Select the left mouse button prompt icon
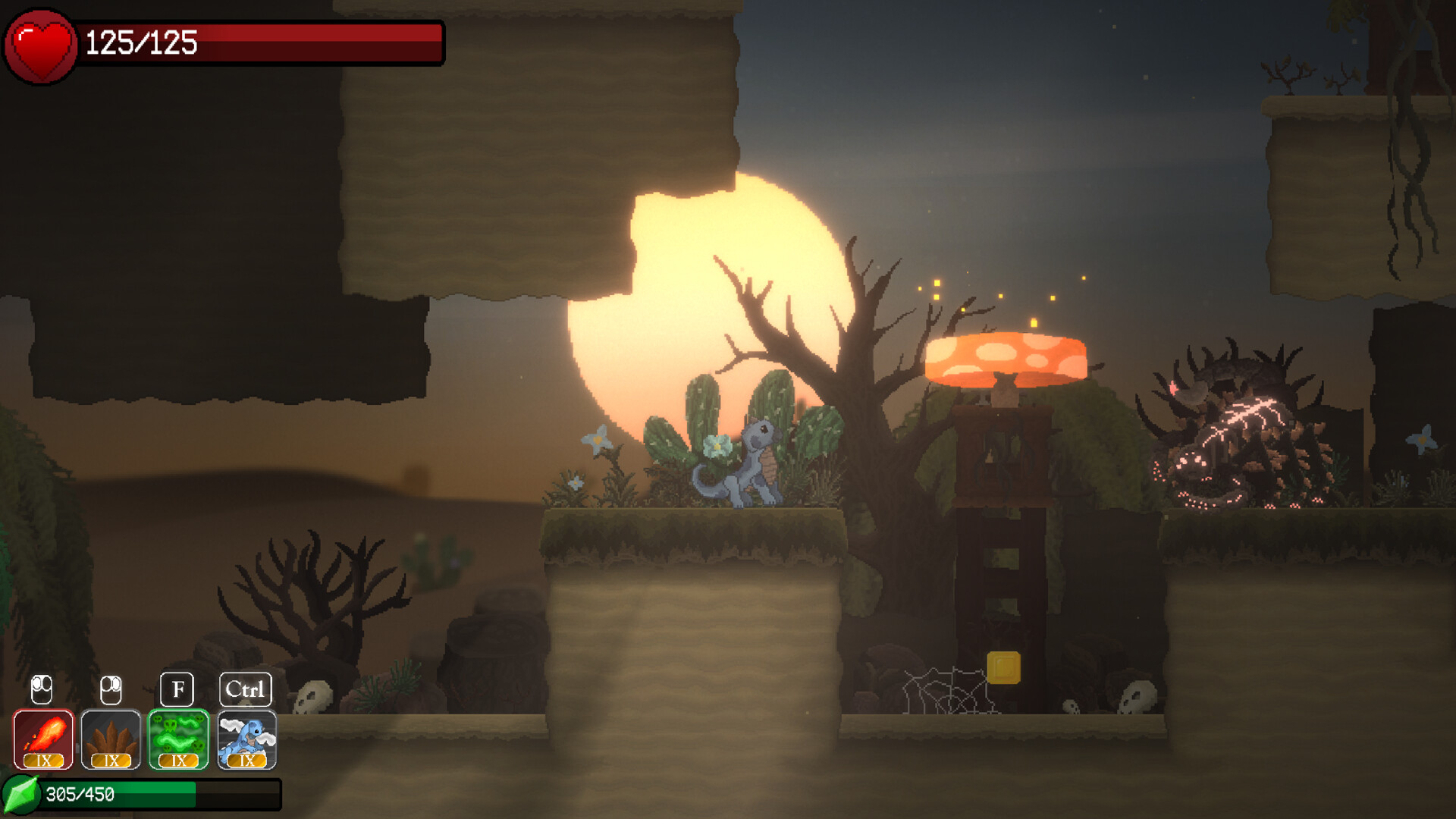Image resolution: width=1456 pixels, height=819 pixels. (42, 689)
